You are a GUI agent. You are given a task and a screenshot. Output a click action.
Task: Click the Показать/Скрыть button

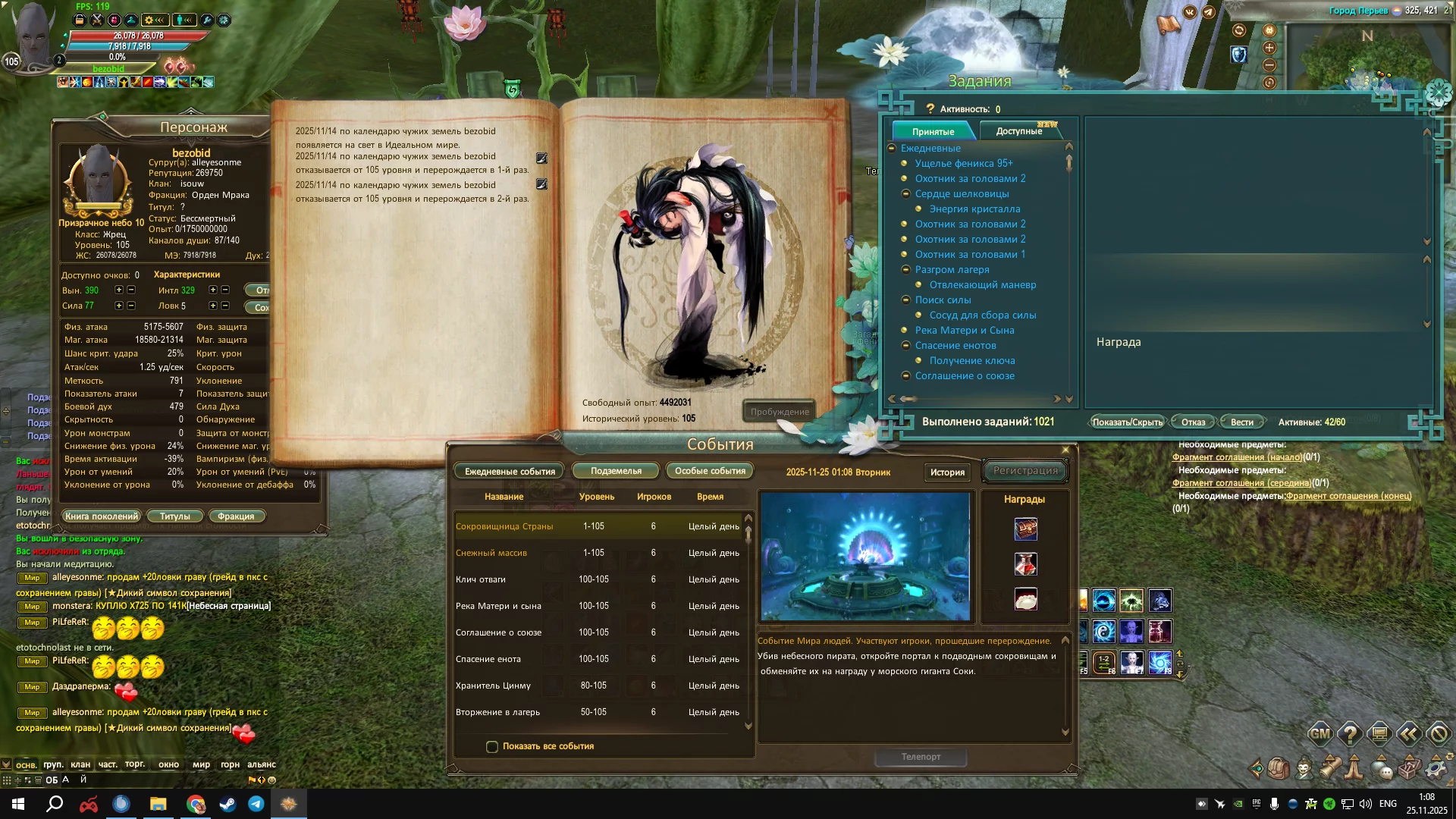[x=1127, y=422]
